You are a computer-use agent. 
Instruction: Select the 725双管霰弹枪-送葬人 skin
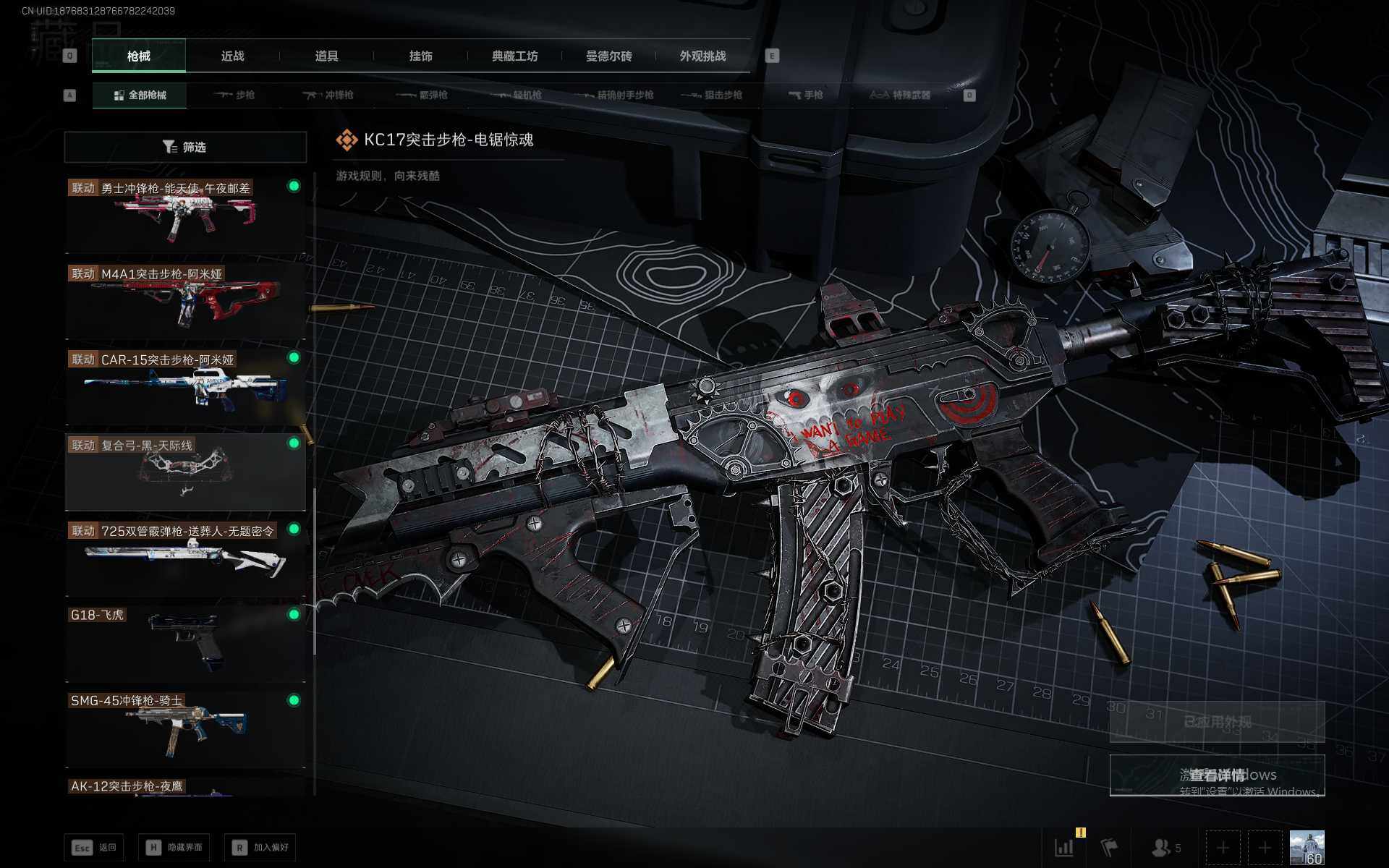coord(185,558)
